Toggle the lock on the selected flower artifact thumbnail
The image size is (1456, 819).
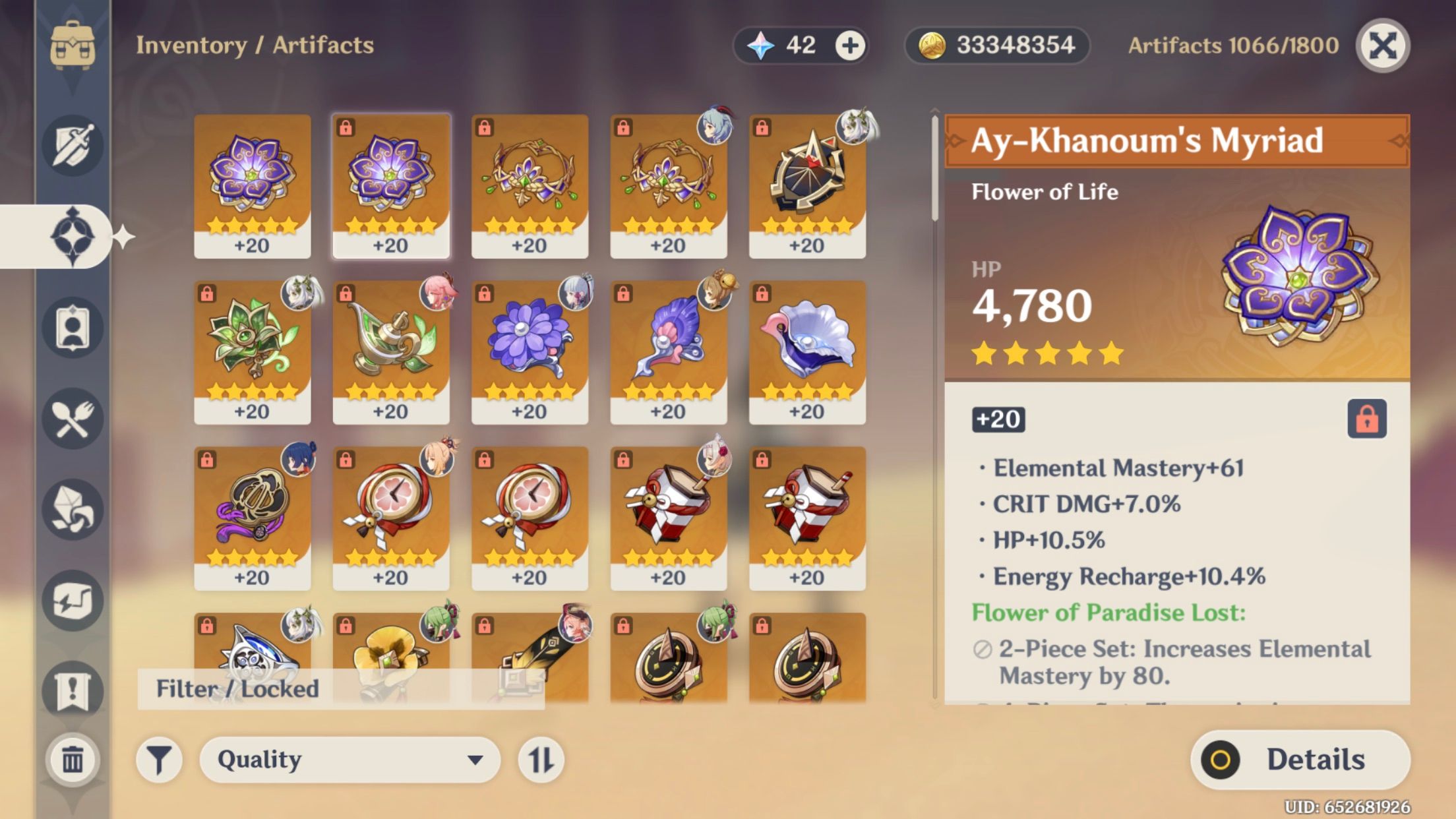pos(347,125)
